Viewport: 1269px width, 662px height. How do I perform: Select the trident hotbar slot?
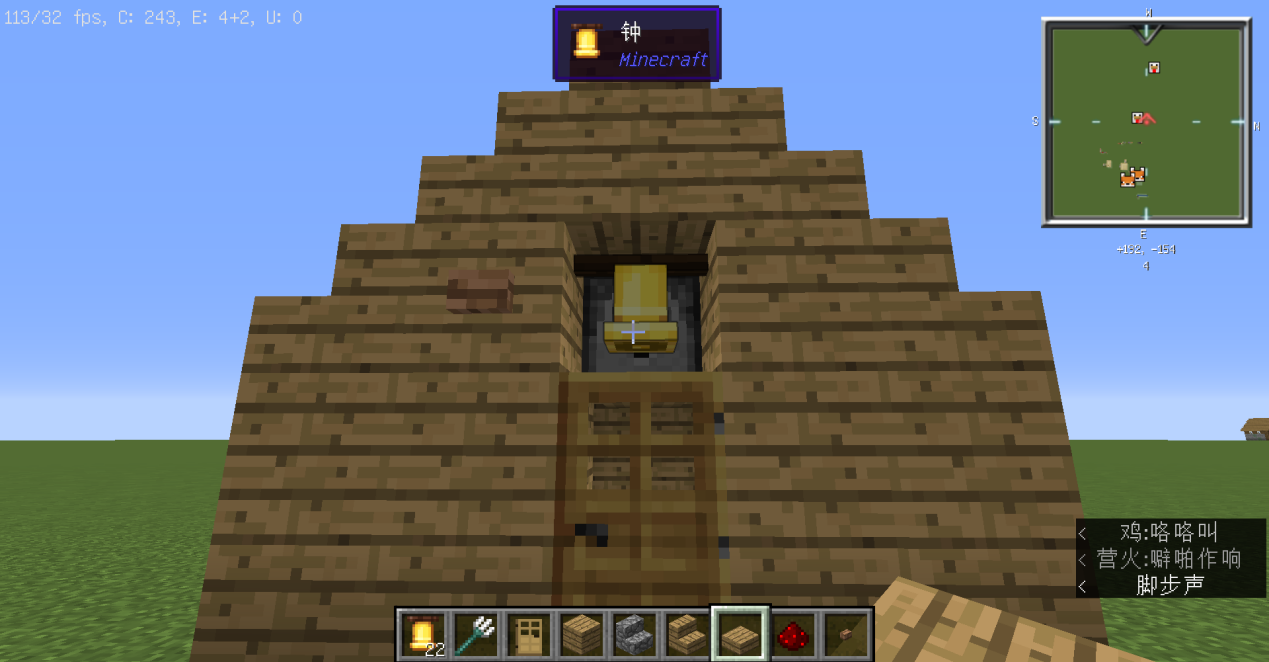(475, 634)
